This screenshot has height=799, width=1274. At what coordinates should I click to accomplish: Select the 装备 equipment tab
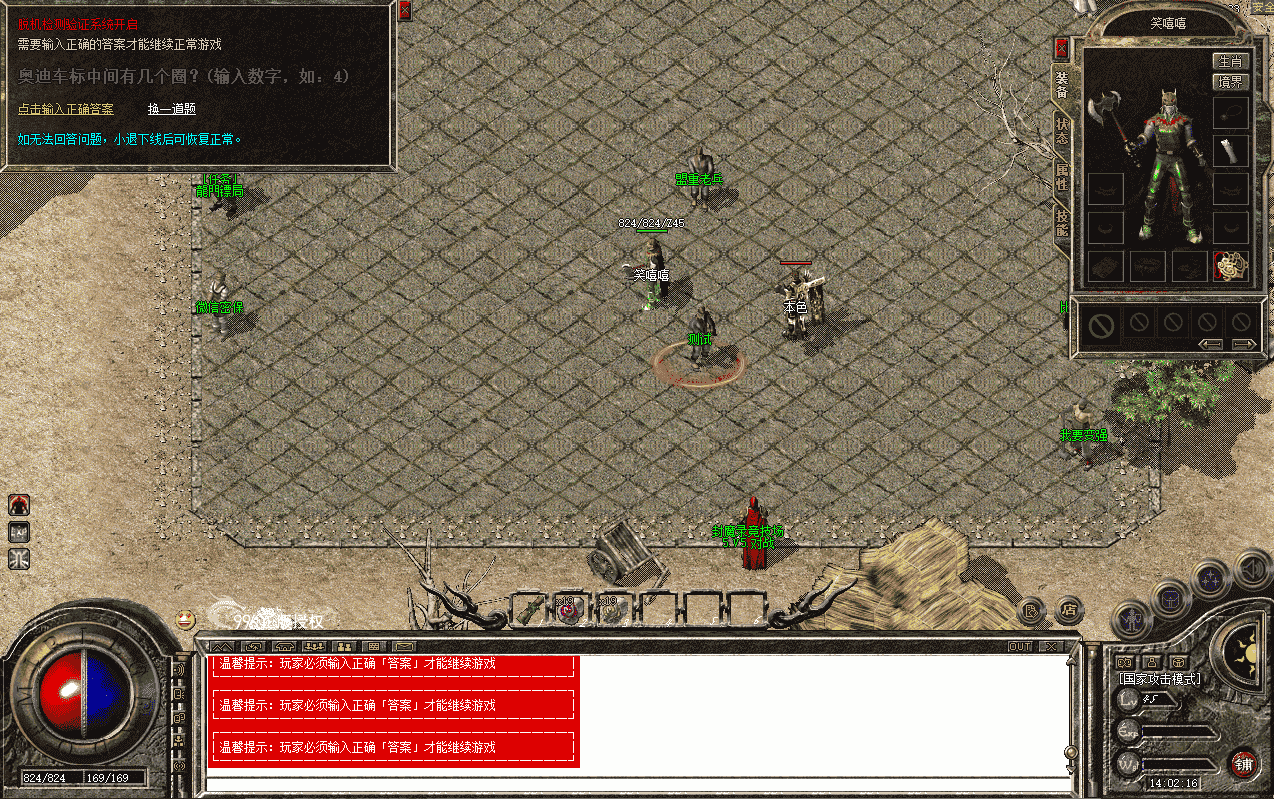(1062, 85)
